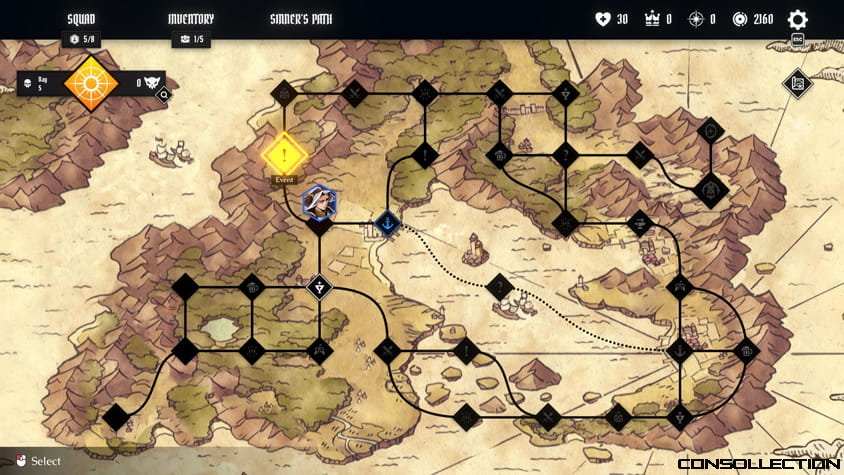Select the hero portrait marker on the map
Screen dimensions: 844x475
coord(320,203)
